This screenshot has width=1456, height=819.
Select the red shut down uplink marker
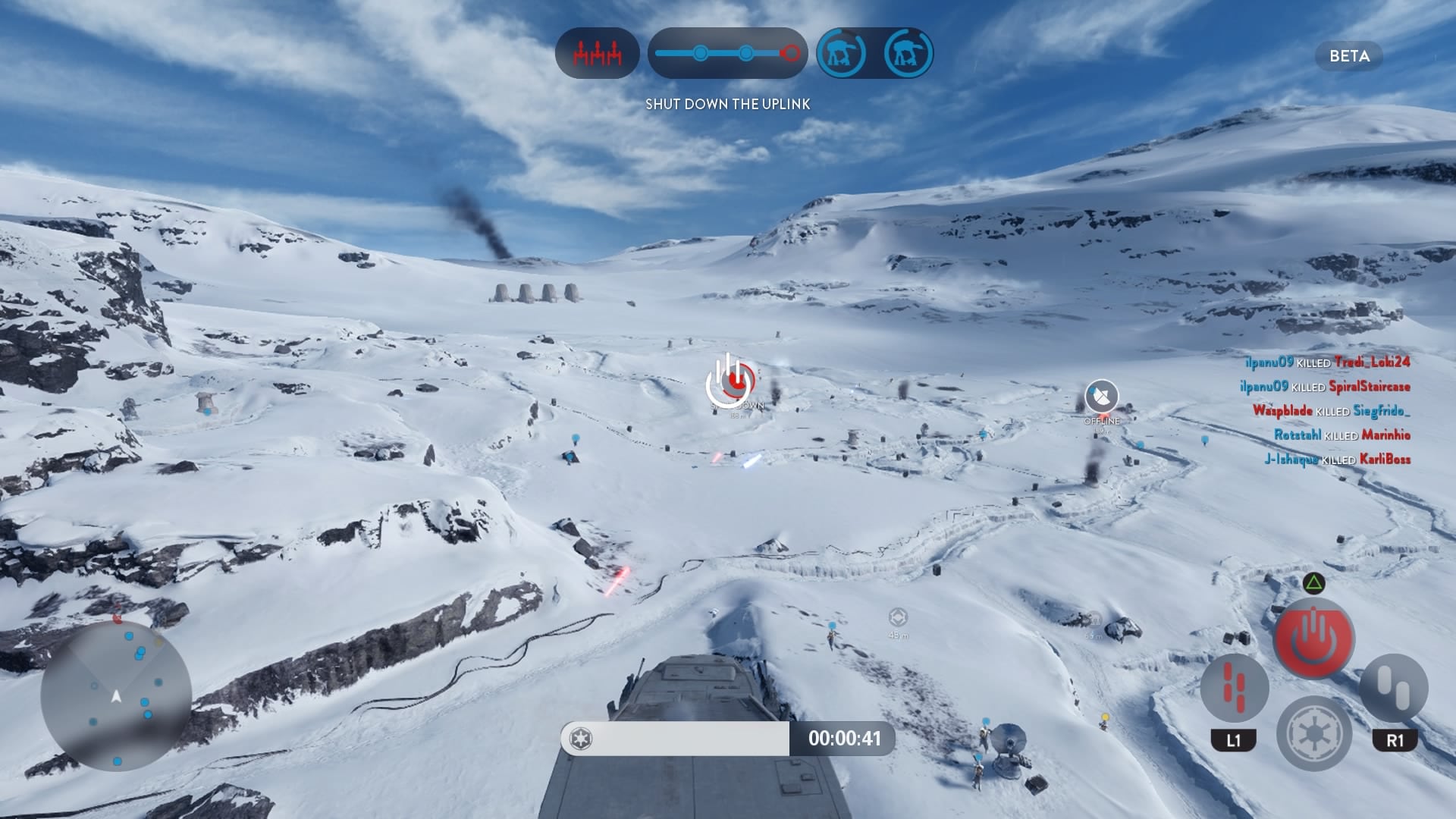(732, 381)
